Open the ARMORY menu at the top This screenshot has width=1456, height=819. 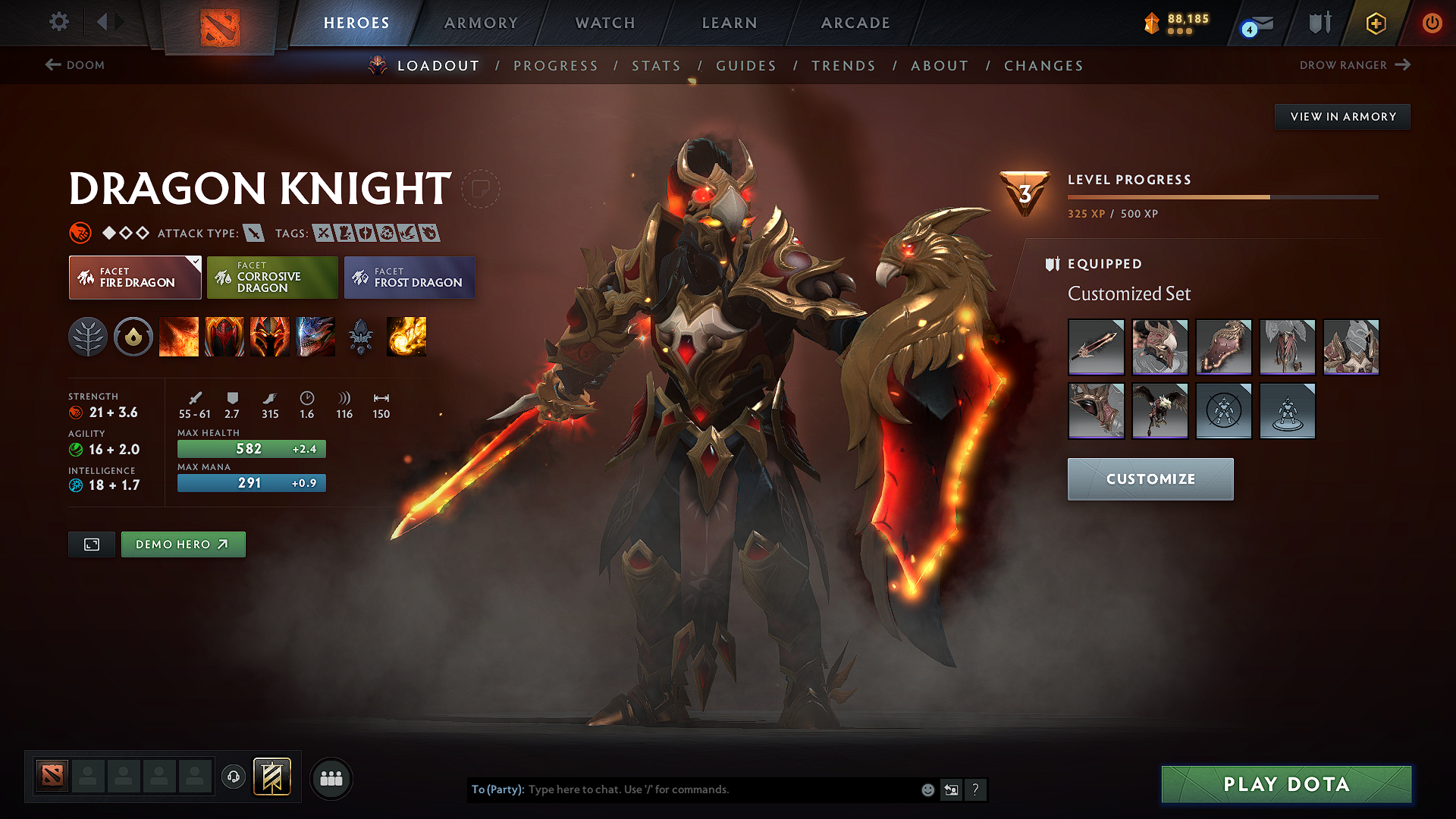point(481,23)
